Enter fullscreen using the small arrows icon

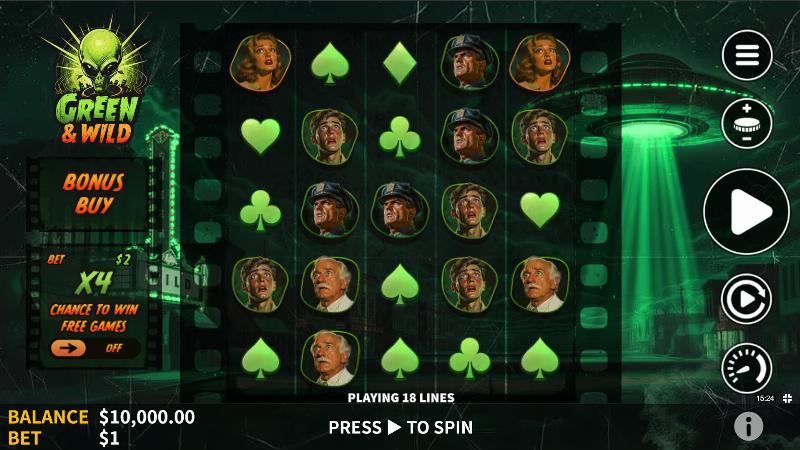point(788,398)
